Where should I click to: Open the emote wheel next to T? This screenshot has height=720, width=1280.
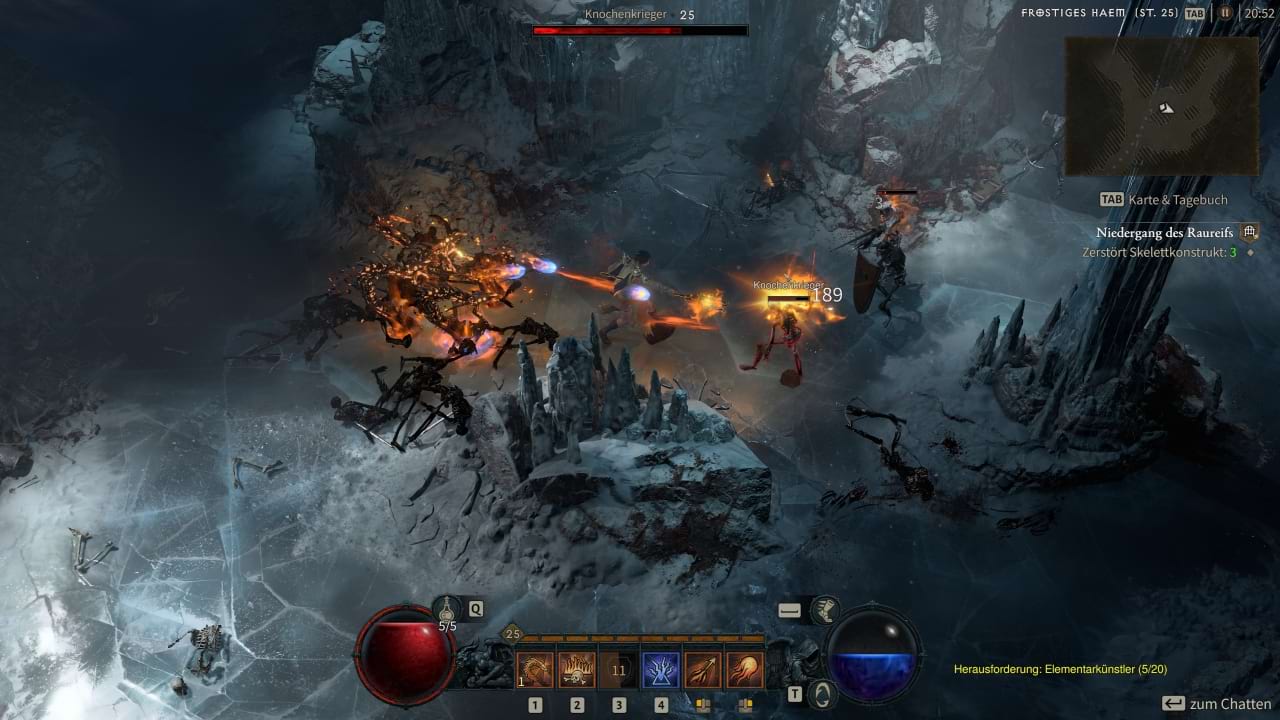822,694
